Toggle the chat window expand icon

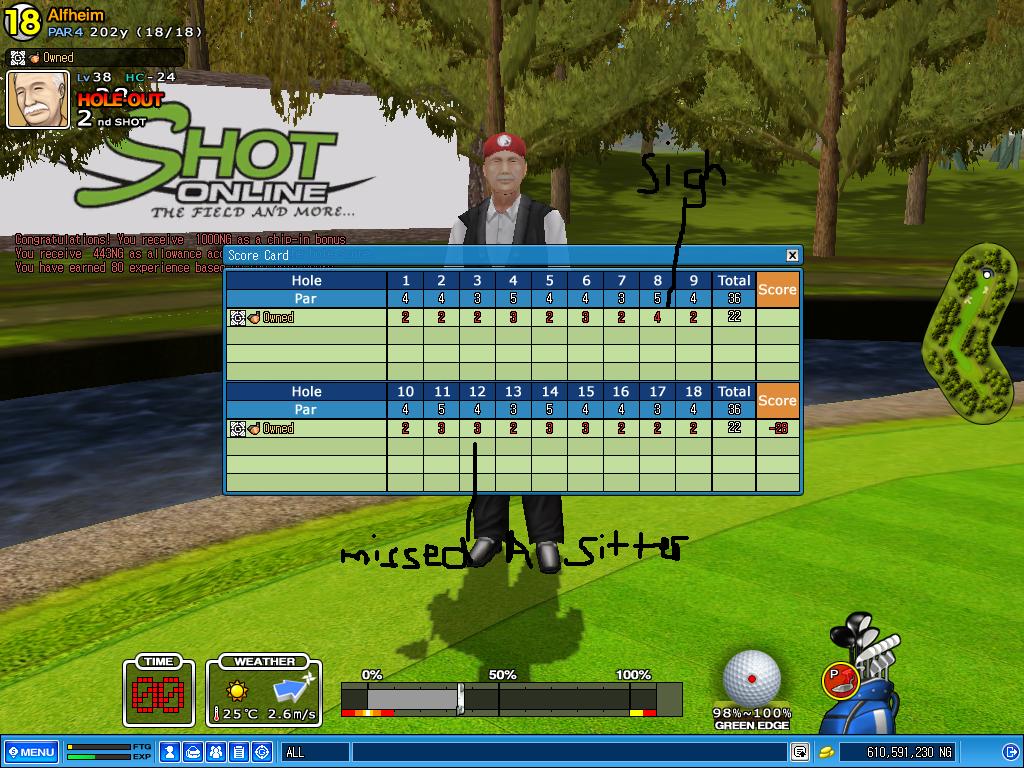coord(799,752)
